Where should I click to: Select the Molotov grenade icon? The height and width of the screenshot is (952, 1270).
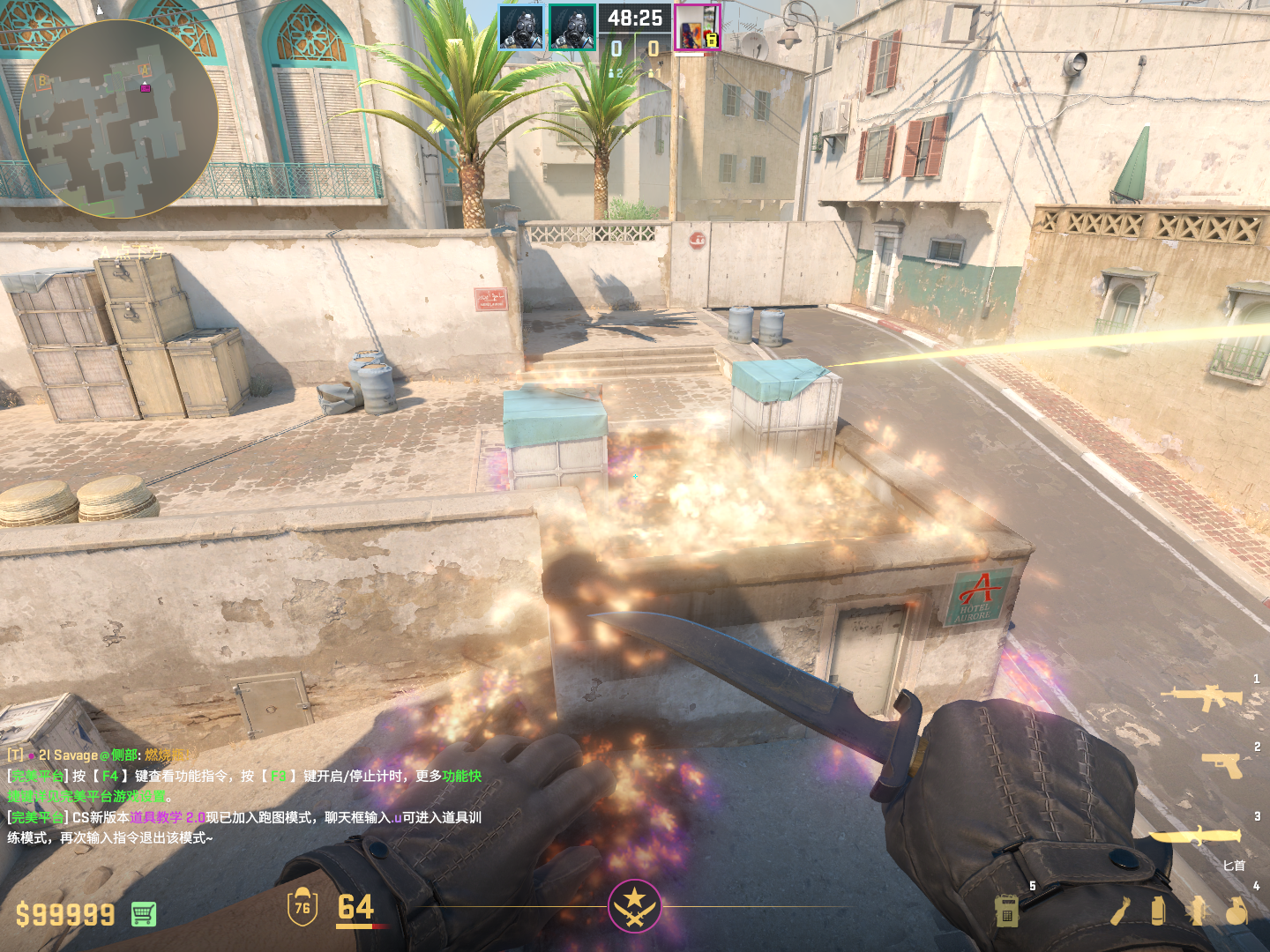pyautogui.click(x=1120, y=911)
